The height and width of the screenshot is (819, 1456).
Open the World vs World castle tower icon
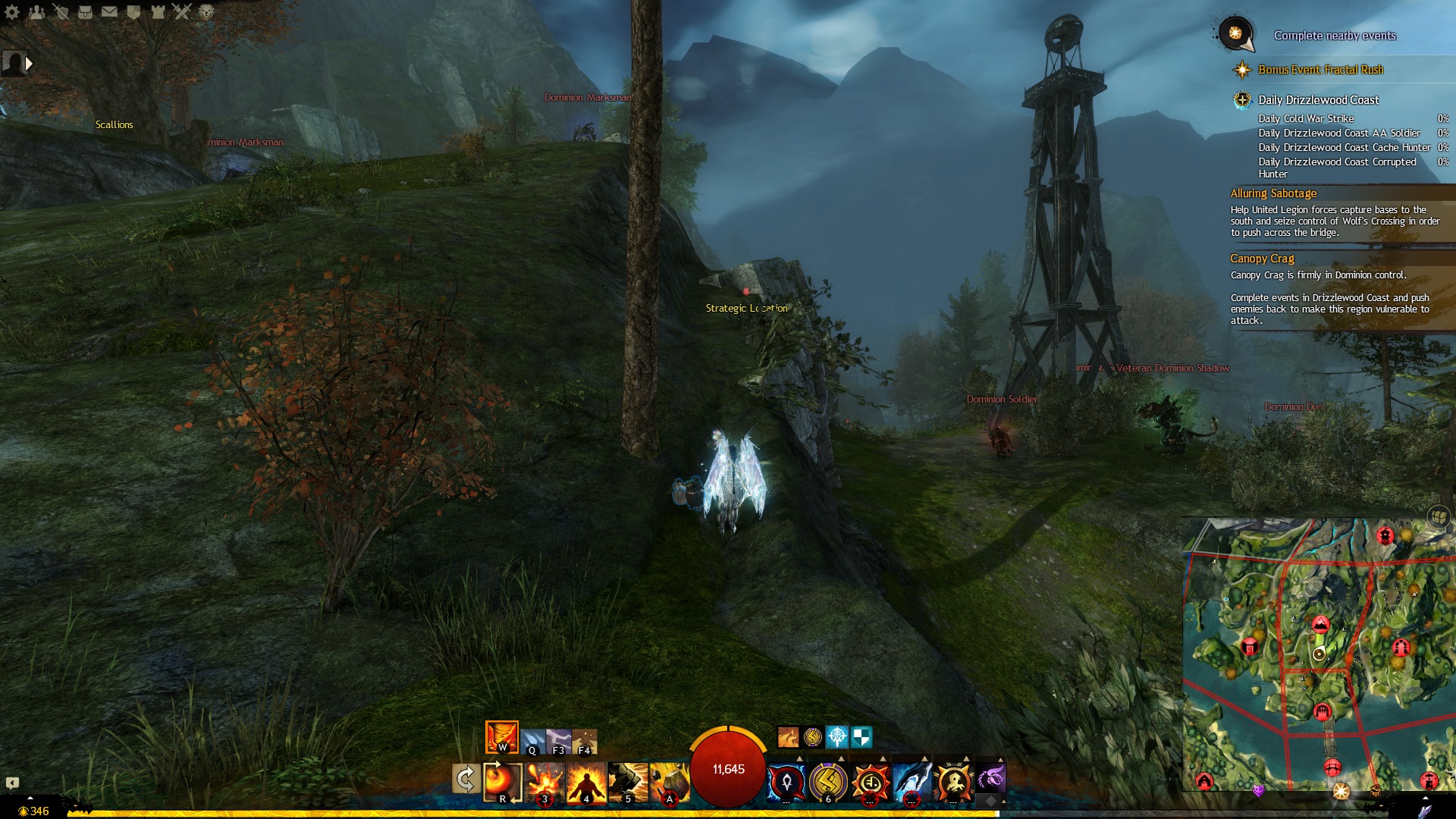[158, 11]
